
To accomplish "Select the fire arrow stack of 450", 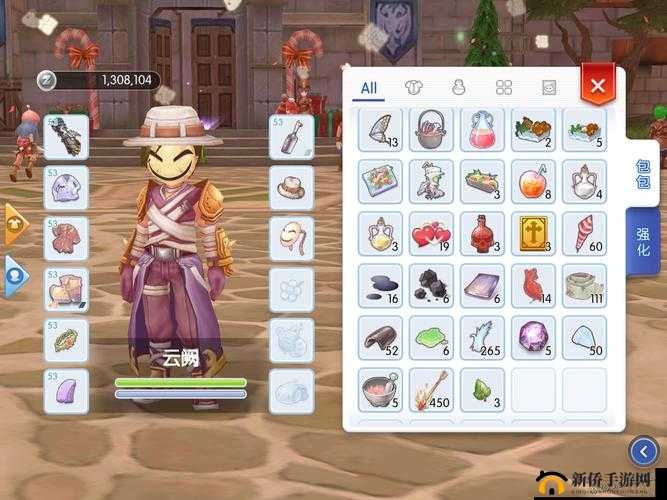I will pyautogui.click(x=431, y=389).
